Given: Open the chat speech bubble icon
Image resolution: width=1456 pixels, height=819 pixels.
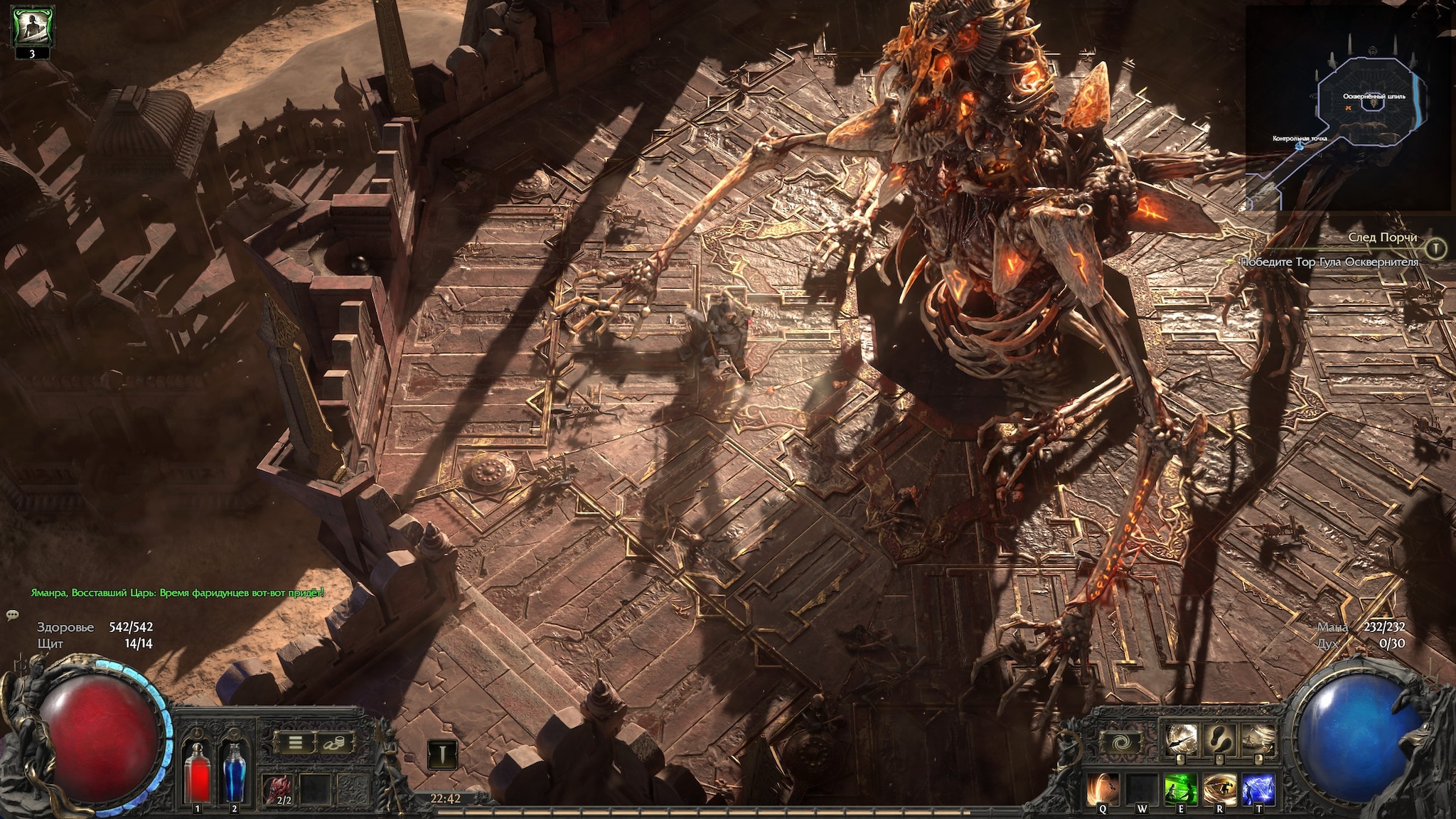Looking at the screenshot, I should coord(13,614).
